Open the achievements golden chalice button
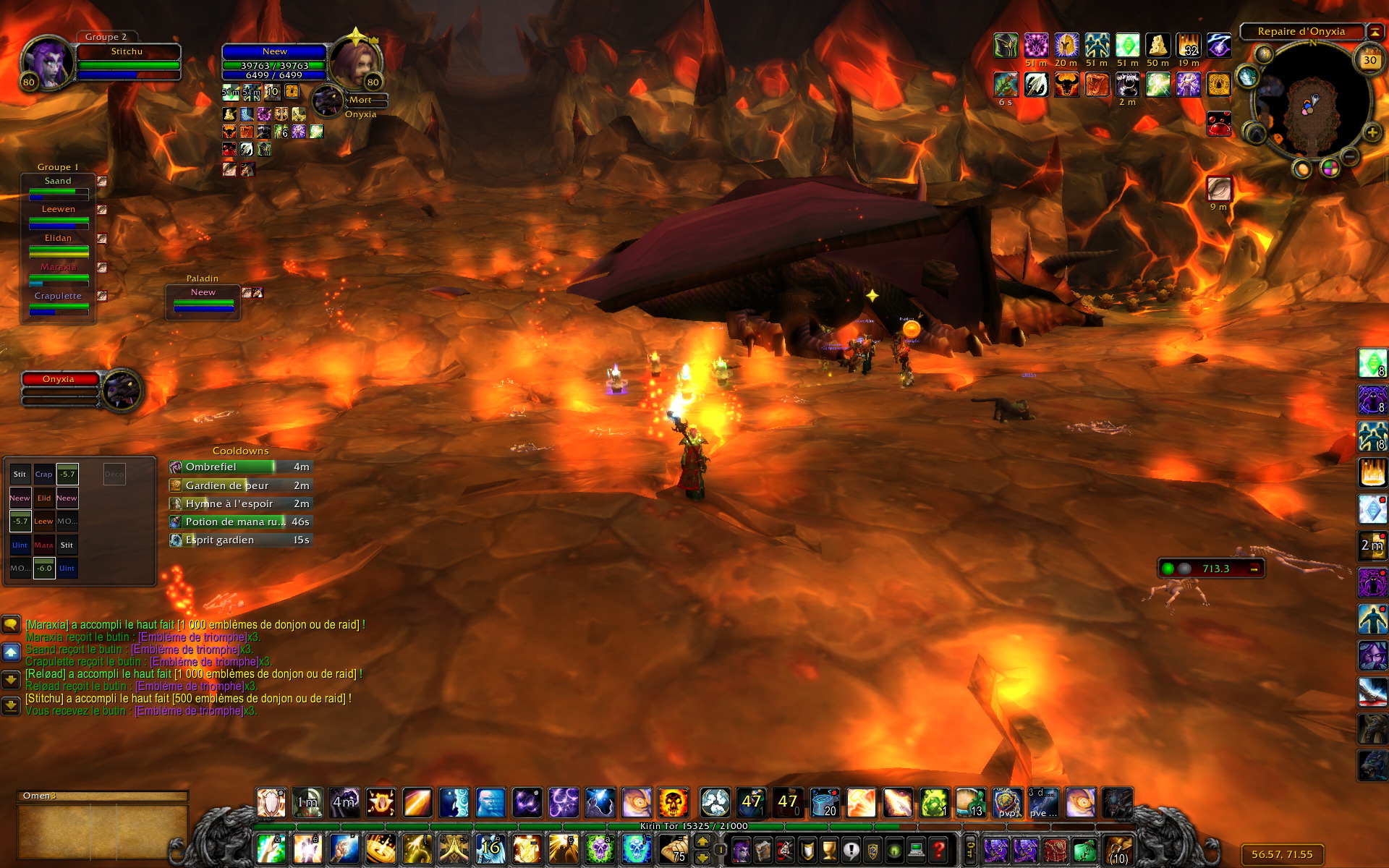Screen dimensions: 1389x868 (x=829, y=850)
